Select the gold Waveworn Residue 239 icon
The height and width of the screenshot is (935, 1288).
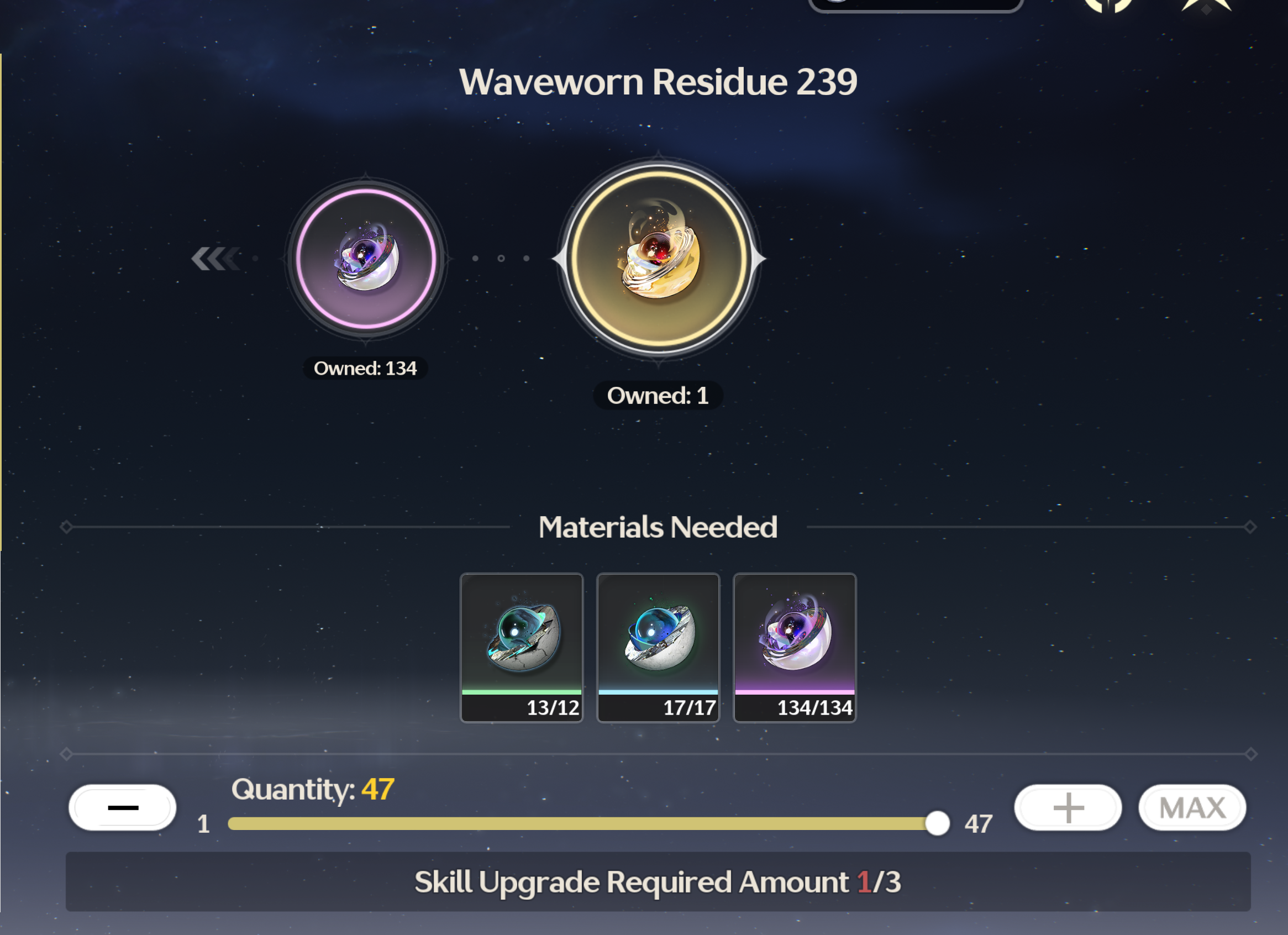(x=659, y=259)
